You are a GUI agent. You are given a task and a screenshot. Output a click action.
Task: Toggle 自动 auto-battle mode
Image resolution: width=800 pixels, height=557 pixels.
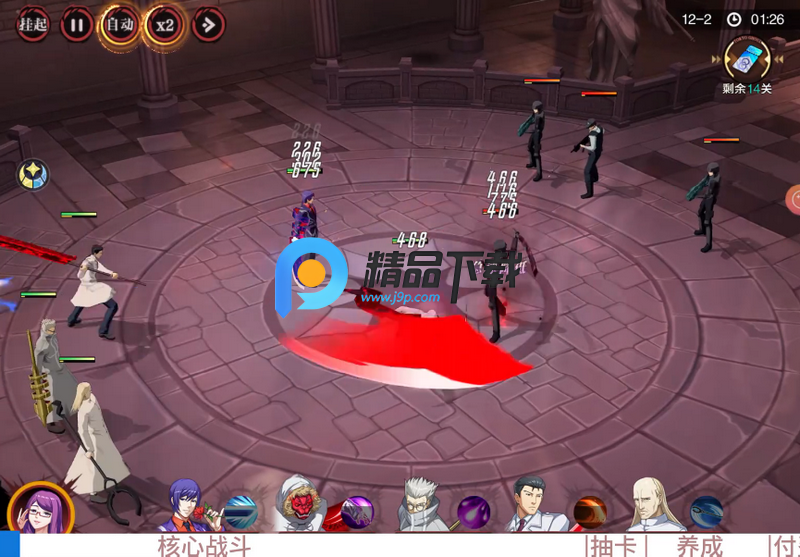click(119, 23)
